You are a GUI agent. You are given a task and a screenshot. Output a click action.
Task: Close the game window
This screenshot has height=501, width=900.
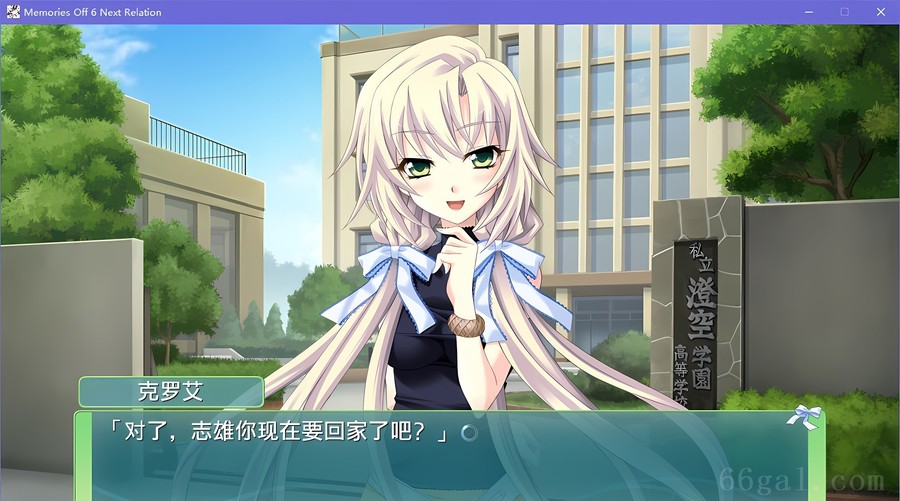coord(880,12)
